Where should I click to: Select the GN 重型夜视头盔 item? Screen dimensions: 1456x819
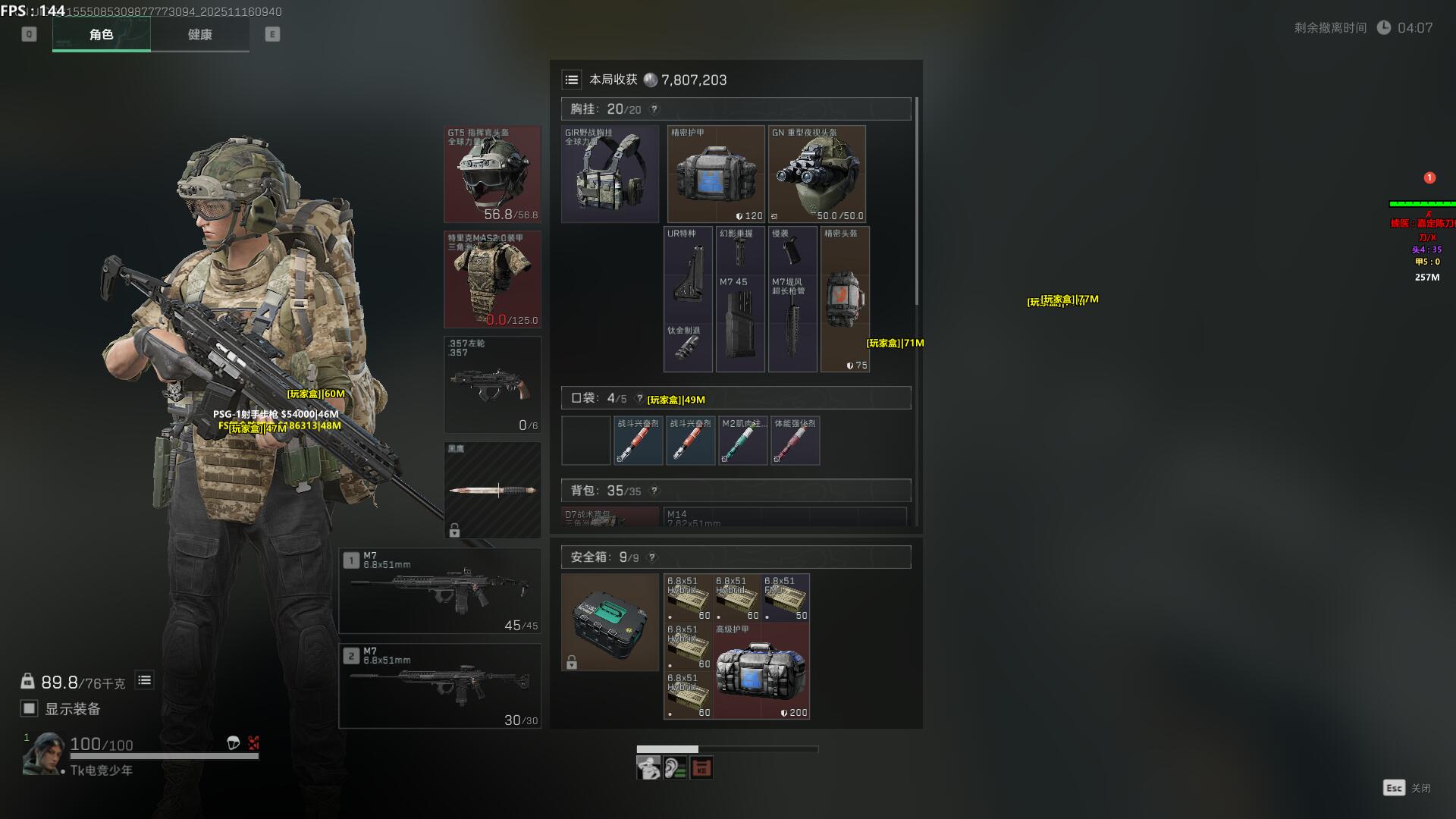point(817,174)
